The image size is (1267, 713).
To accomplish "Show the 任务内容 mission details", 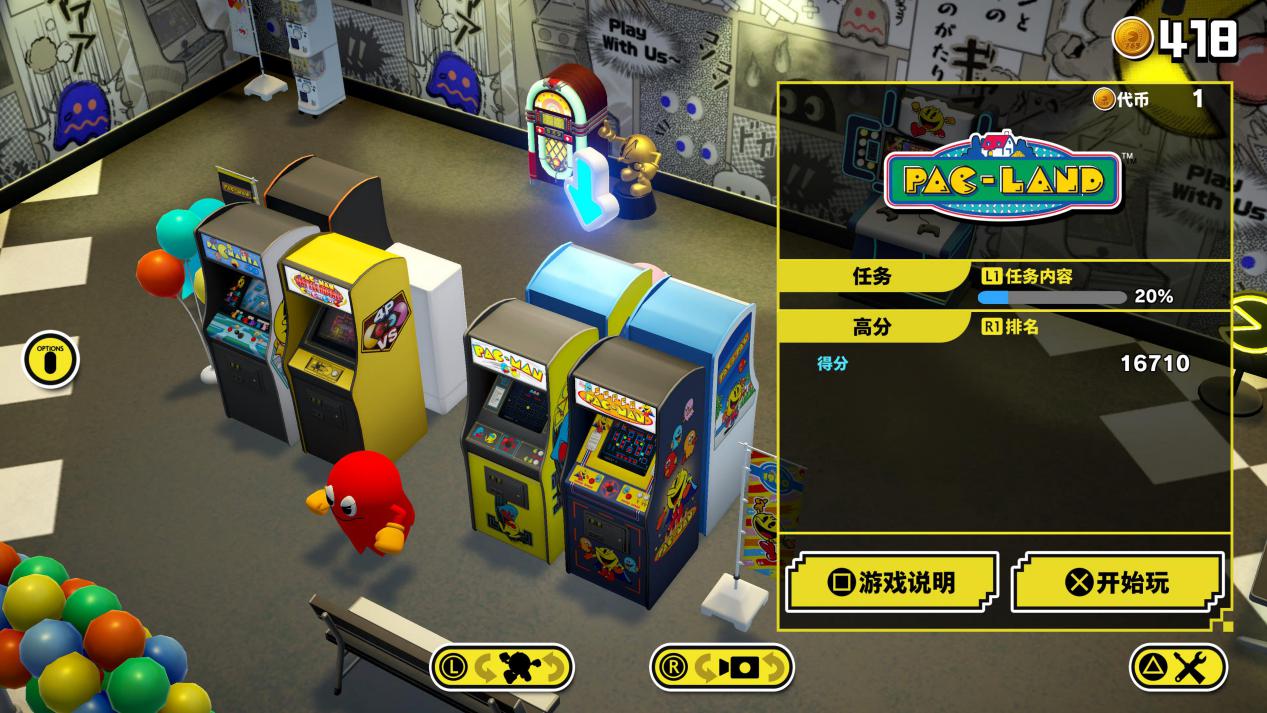I will (1029, 277).
